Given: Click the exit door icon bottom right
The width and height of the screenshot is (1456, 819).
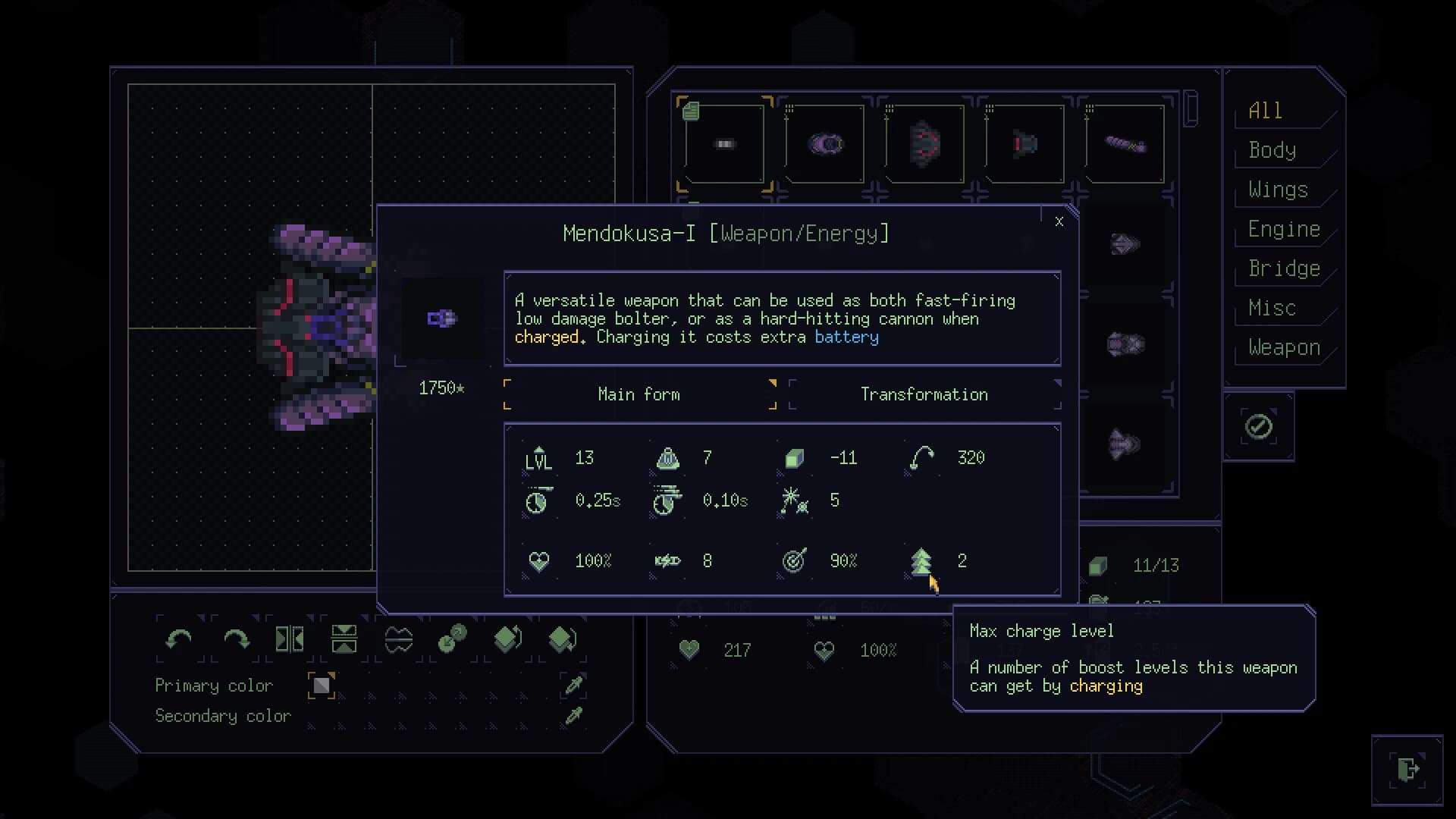Looking at the screenshot, I should pos(1408,768).
